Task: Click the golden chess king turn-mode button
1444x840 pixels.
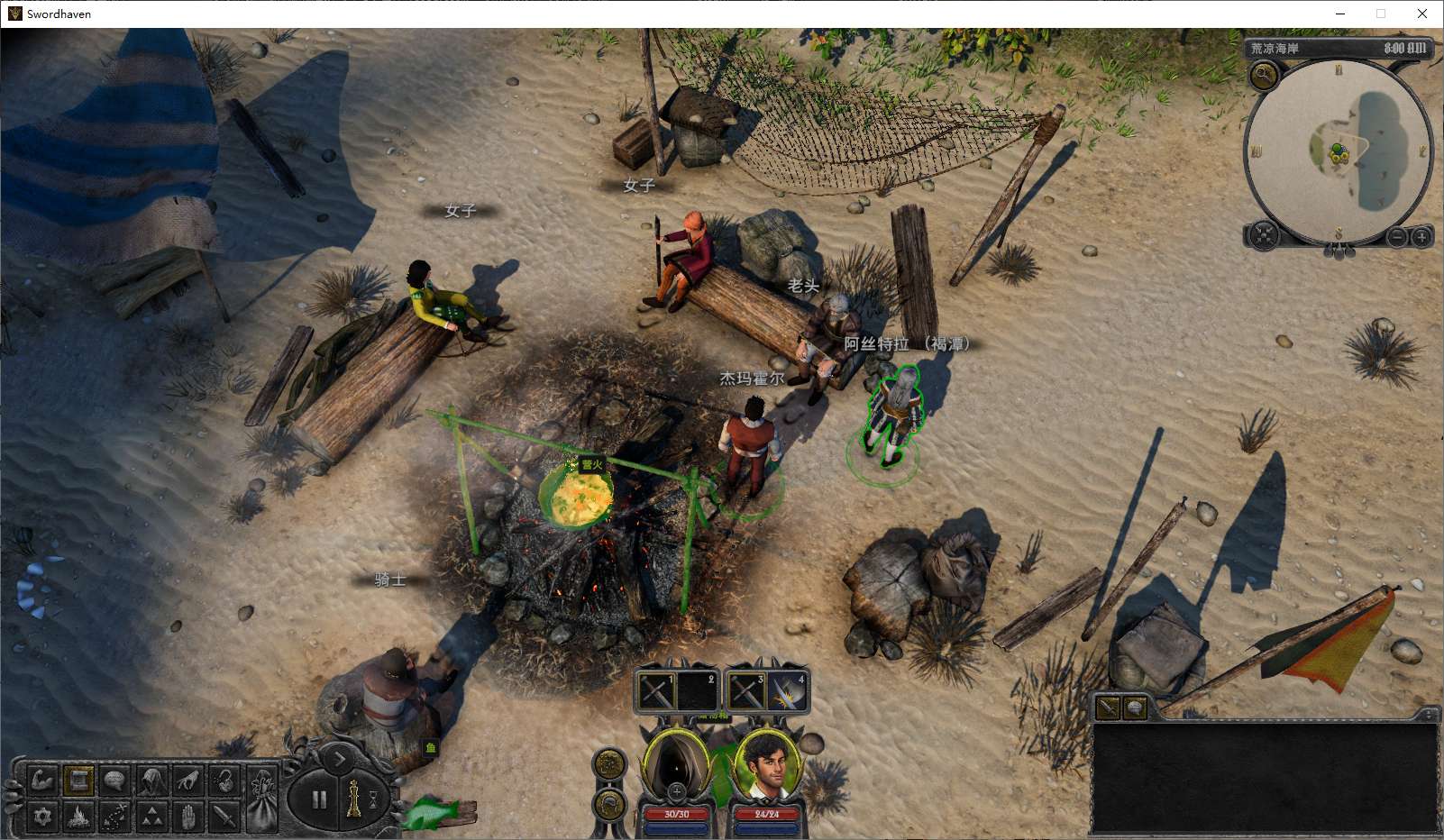Action: [x=353, y=799]
